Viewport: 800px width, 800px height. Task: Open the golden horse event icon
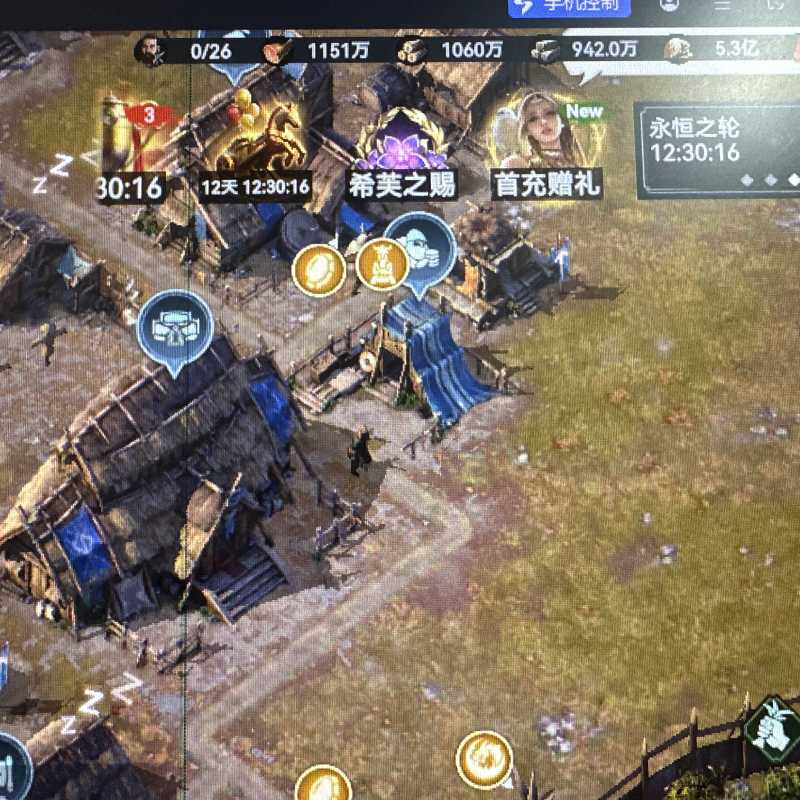click(255, 140)
